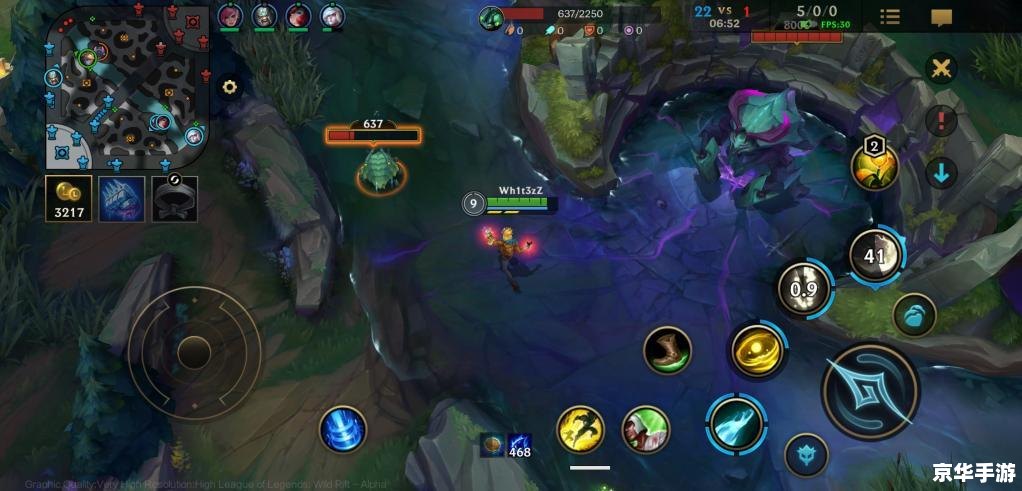The image size is (1022, 491).
Task: Use the boots enchant active item
Action: tap(667, 350)
